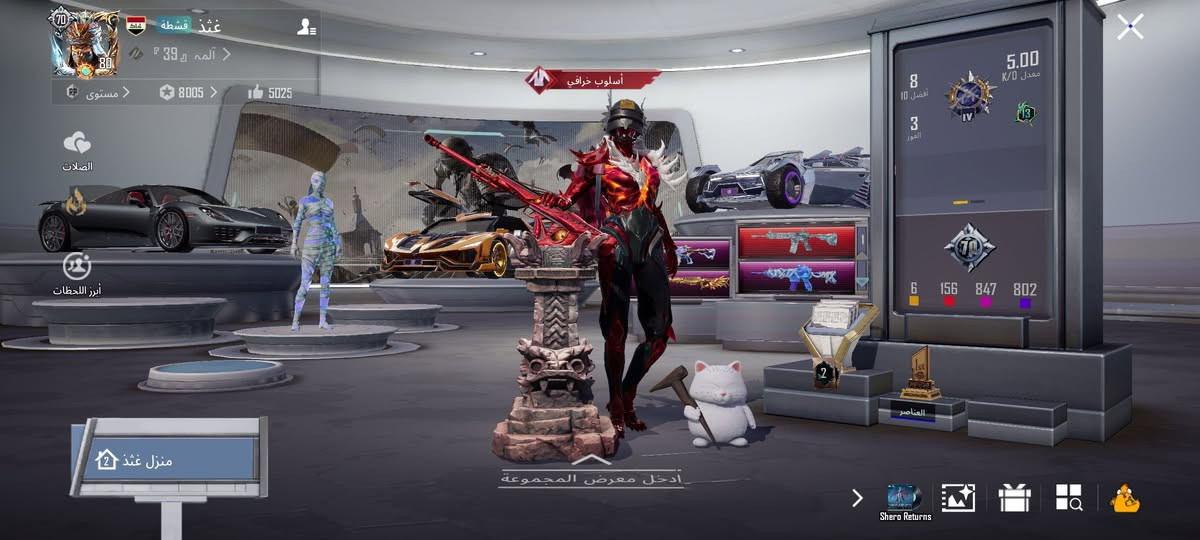Close the player home screen
This screenshot has height=540, width=1200.
point(1130,27)
